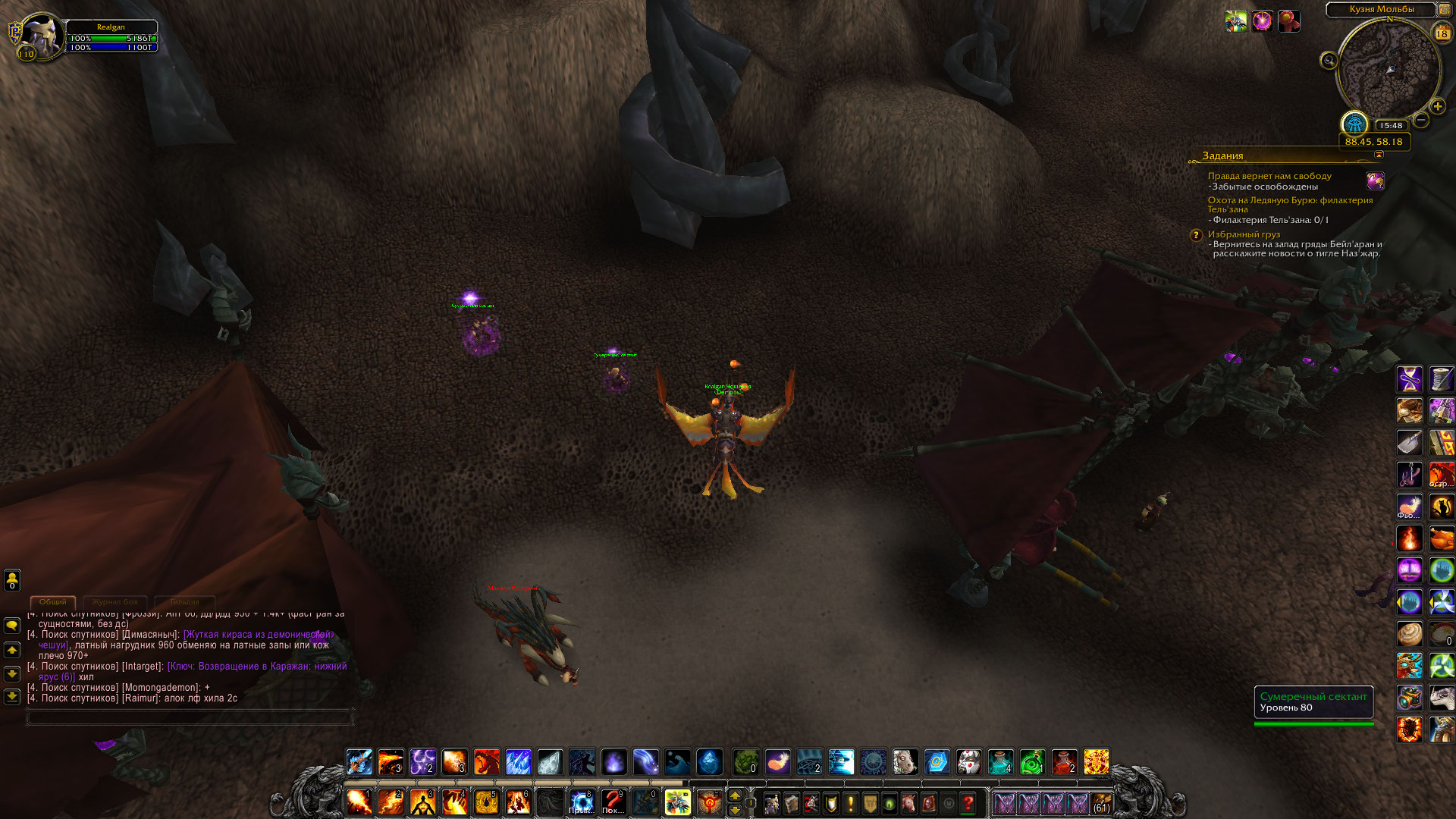
Task: Switch to the Гильдия chat tab
Action: click(x=184, y=602)
